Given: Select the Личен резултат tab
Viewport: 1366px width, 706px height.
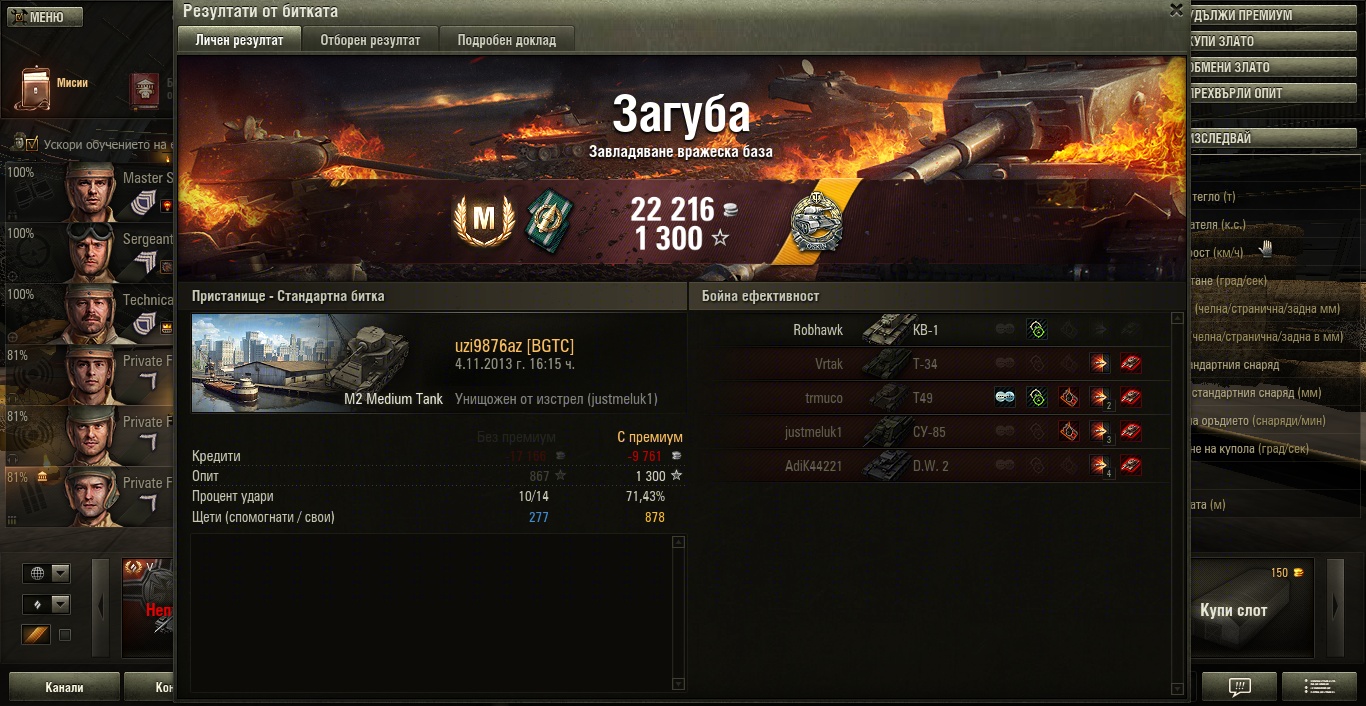Looking at the screenshot, I should (x=239, y=40).
